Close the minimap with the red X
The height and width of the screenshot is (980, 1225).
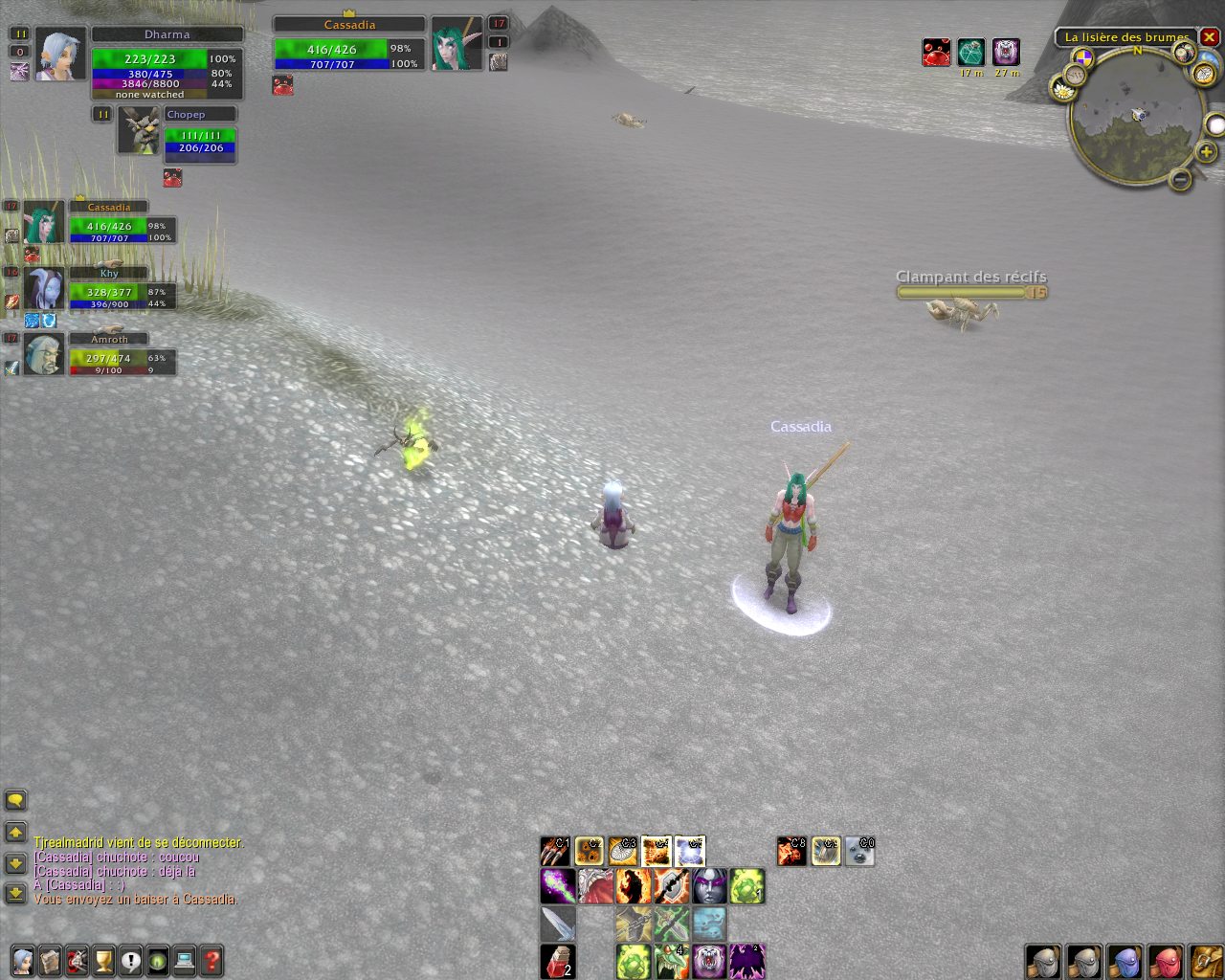pos(1210,38)
